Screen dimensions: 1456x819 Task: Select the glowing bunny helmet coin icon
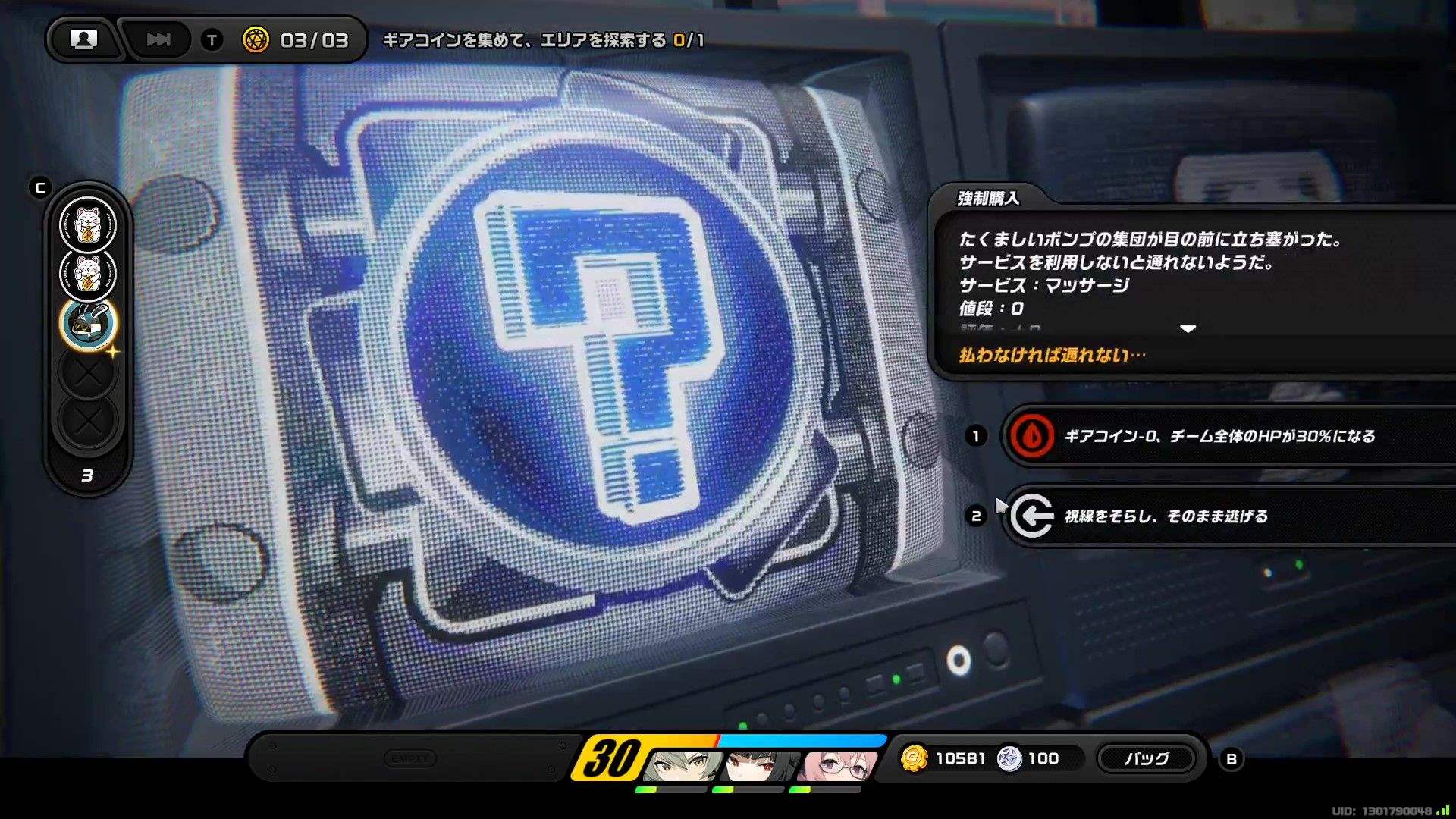click(x=87, y=322)
